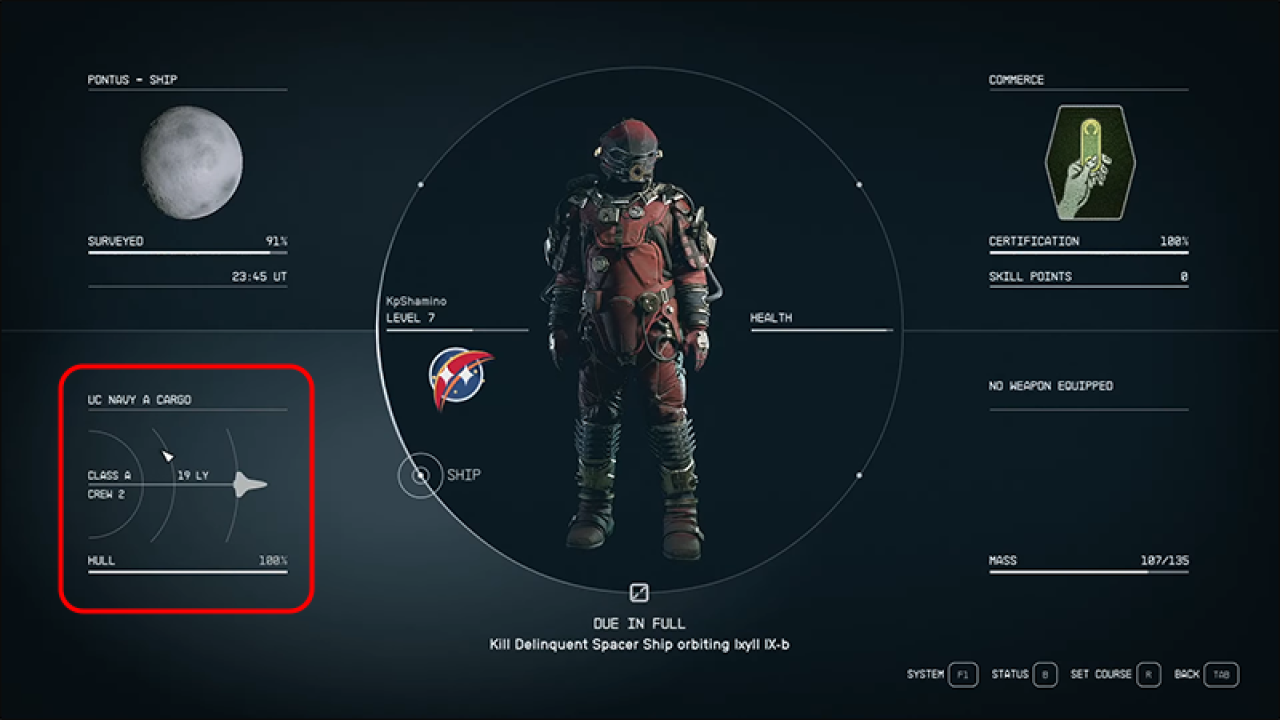
Task: Click the KpShamino LEVEL 7 nameplate
Action: click(420, 308)
